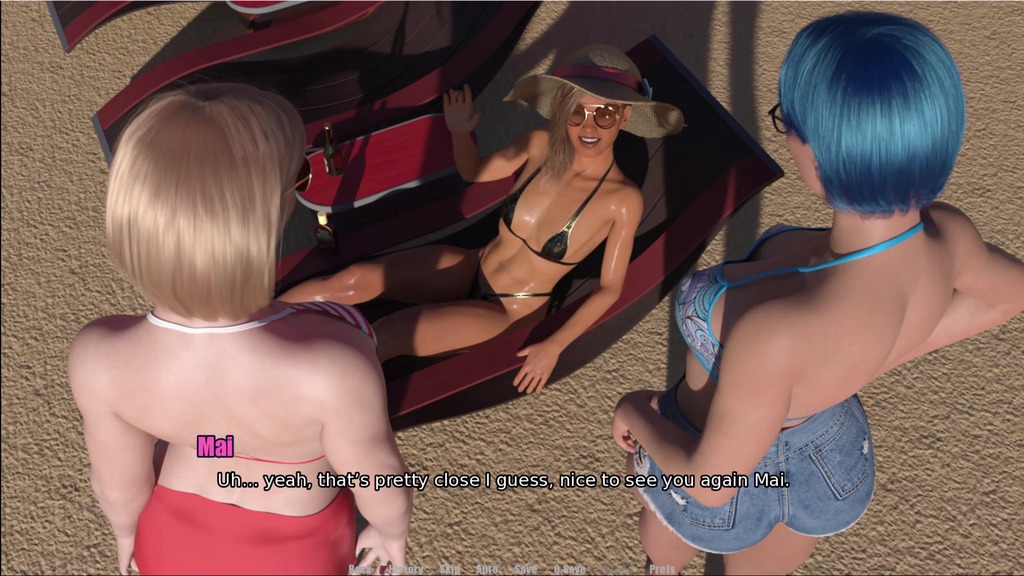Quick save with Q.Save

570,569
